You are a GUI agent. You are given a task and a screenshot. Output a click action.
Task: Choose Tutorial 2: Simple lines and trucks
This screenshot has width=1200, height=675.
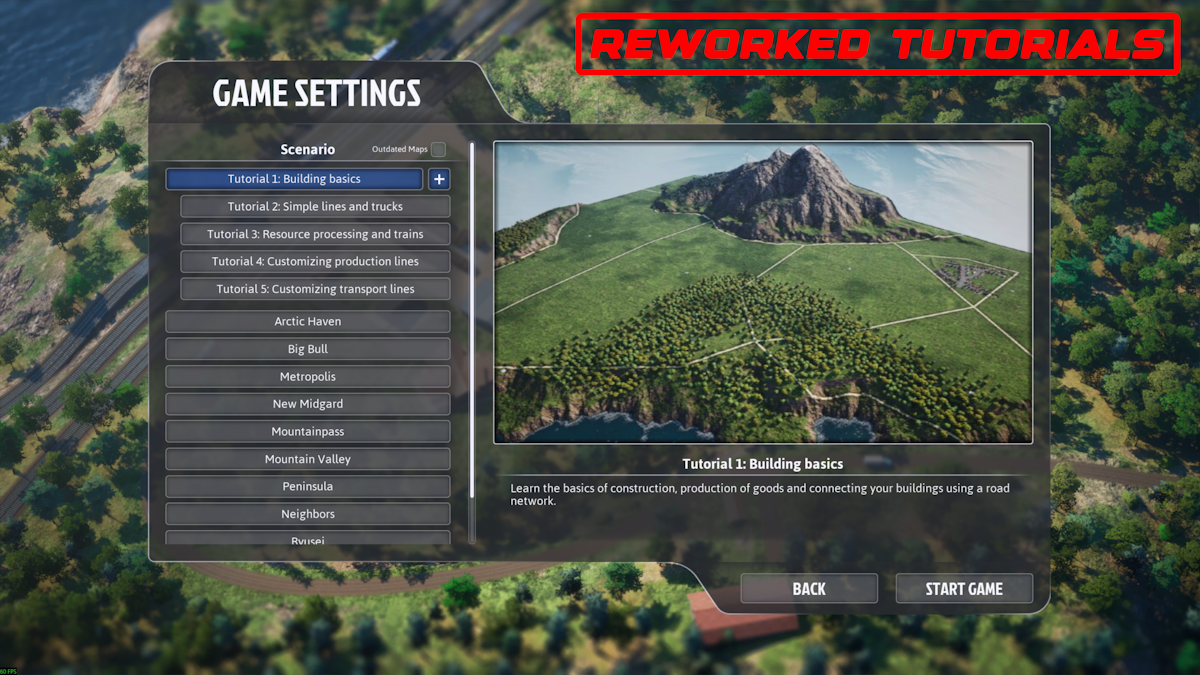click(x=315, y=207)
